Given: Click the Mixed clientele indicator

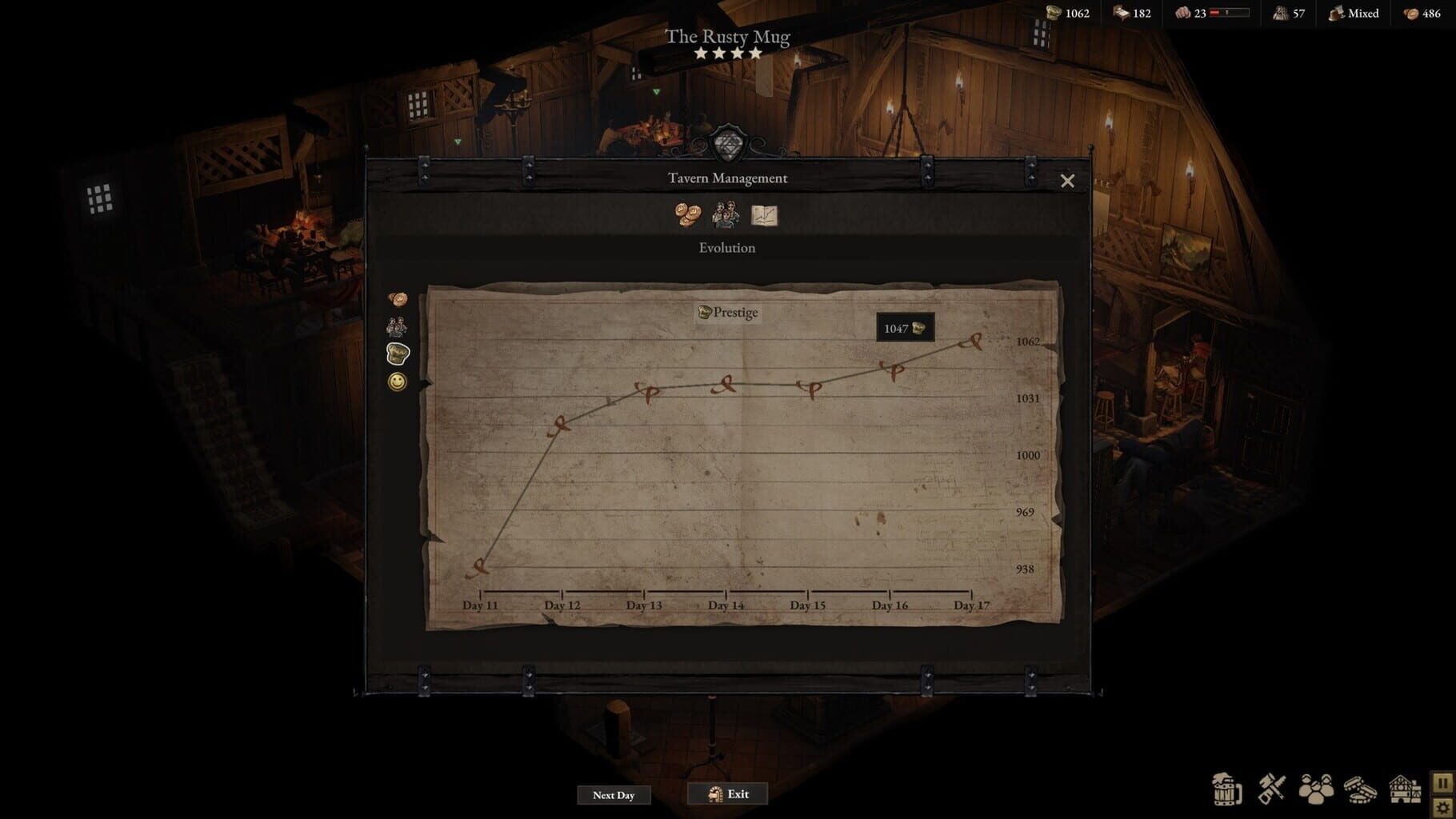Looking at the screenshot, I should coord(1354,14).
